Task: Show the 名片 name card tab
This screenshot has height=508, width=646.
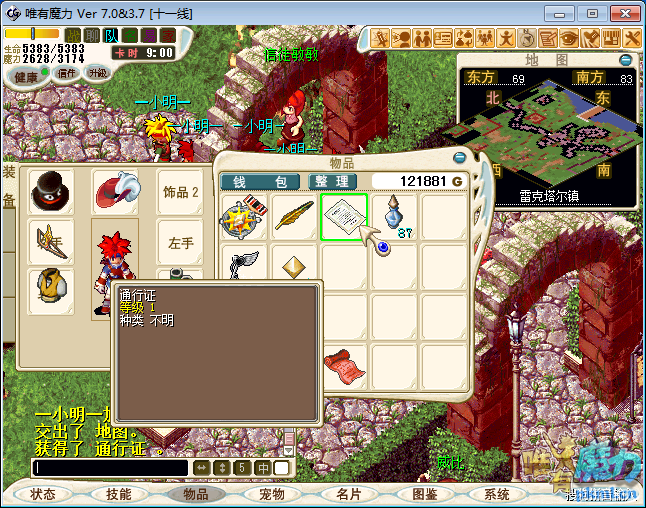Action: click(348, 494)
